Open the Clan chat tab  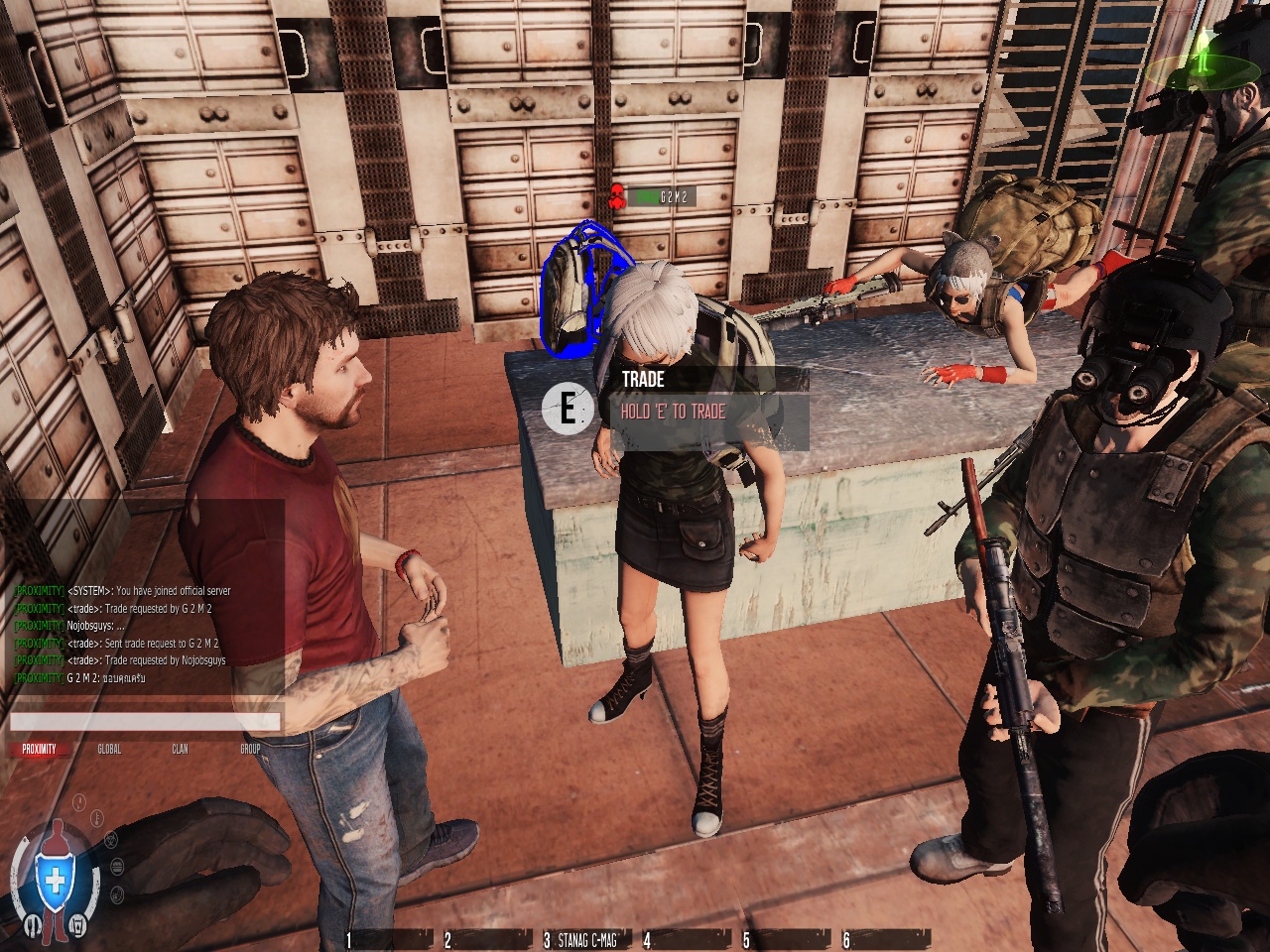coord(180,749)
